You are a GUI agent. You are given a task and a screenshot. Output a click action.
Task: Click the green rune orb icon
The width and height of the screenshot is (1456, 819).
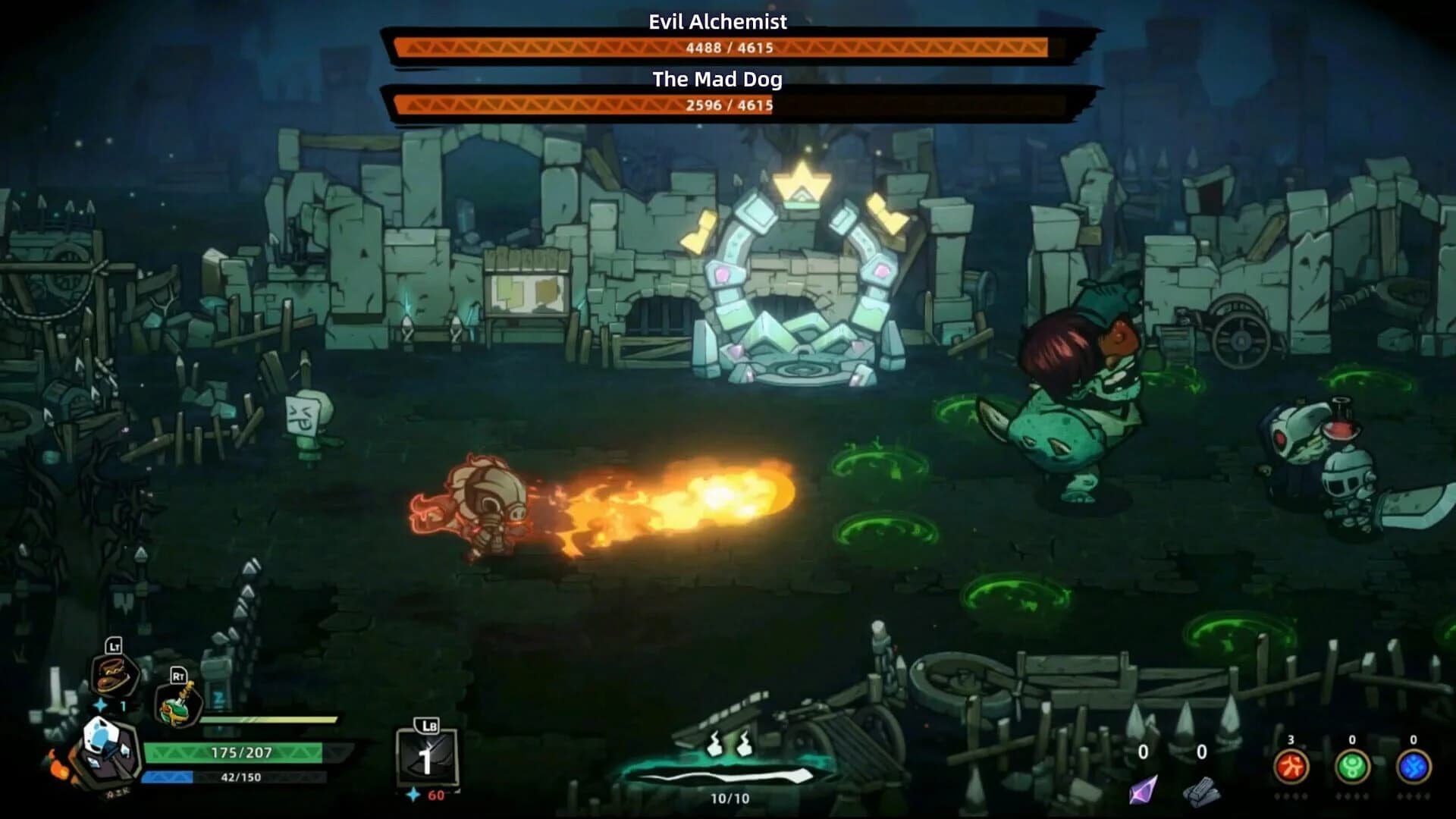[x=1353, y=765]
